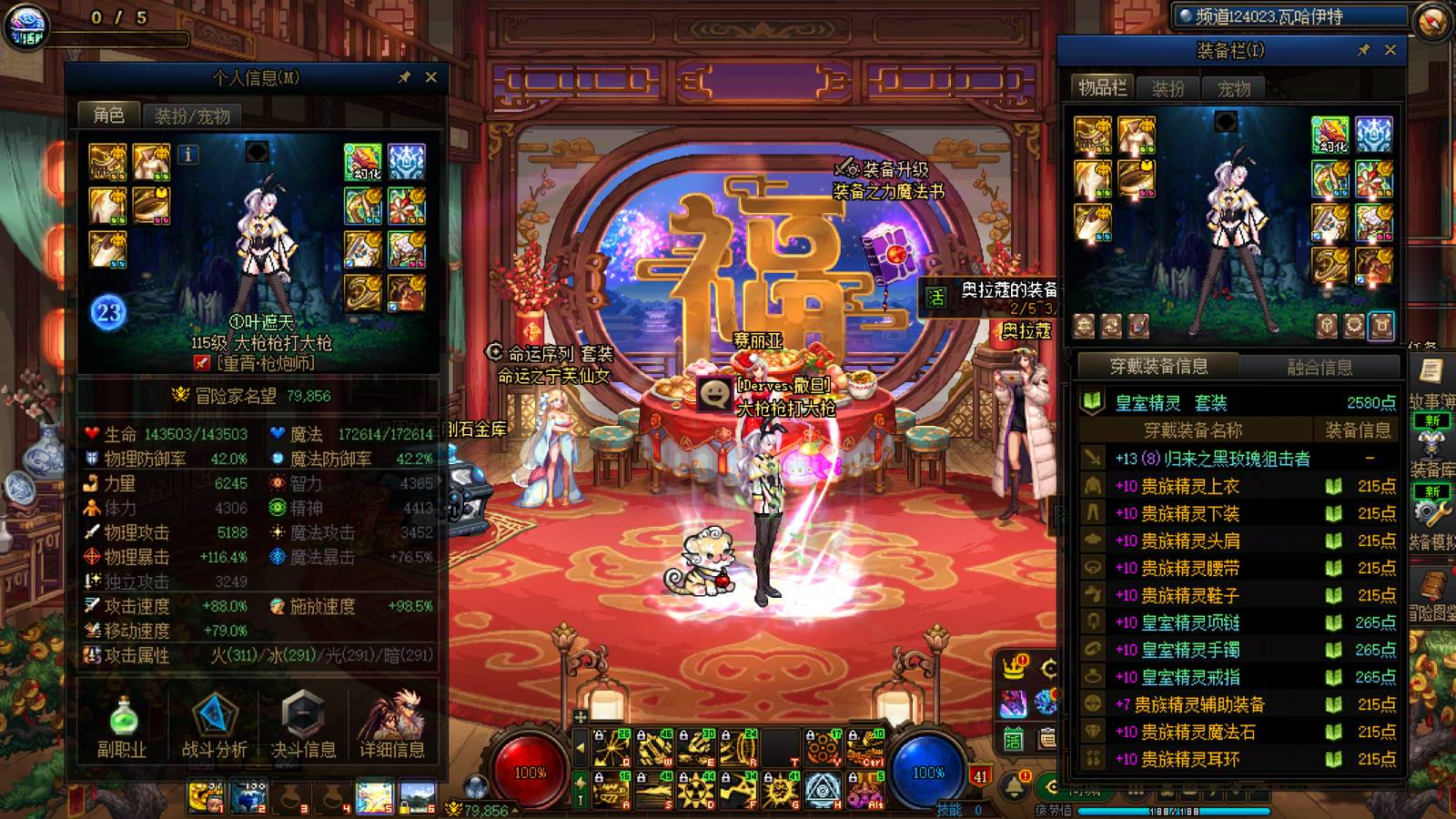Open the channel selector 频道124023
This screenshot has width=1456, height=819.
1290,16
